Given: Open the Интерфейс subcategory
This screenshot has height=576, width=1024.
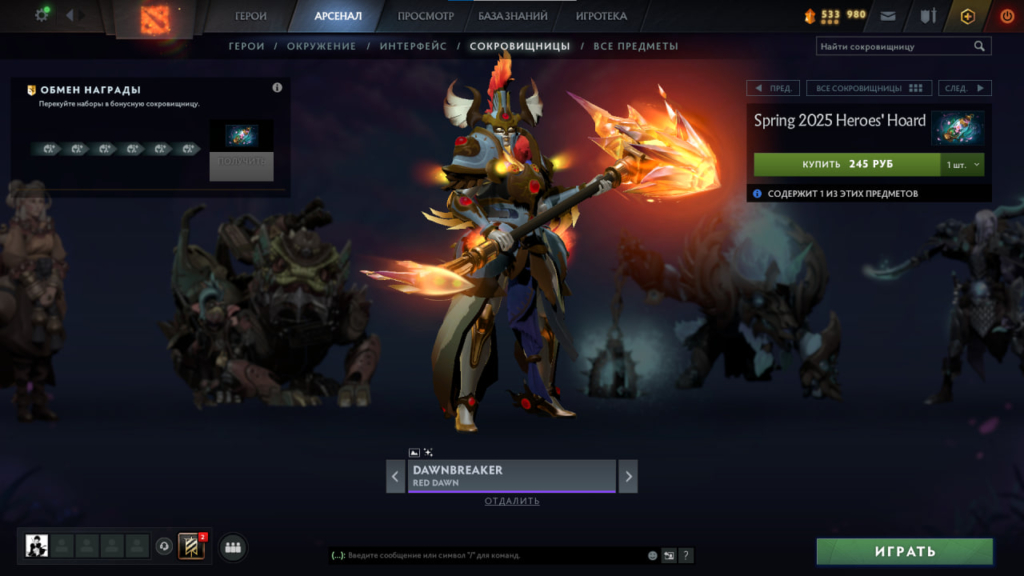Looking at the screenshot, I should click(x=413, y=46).
